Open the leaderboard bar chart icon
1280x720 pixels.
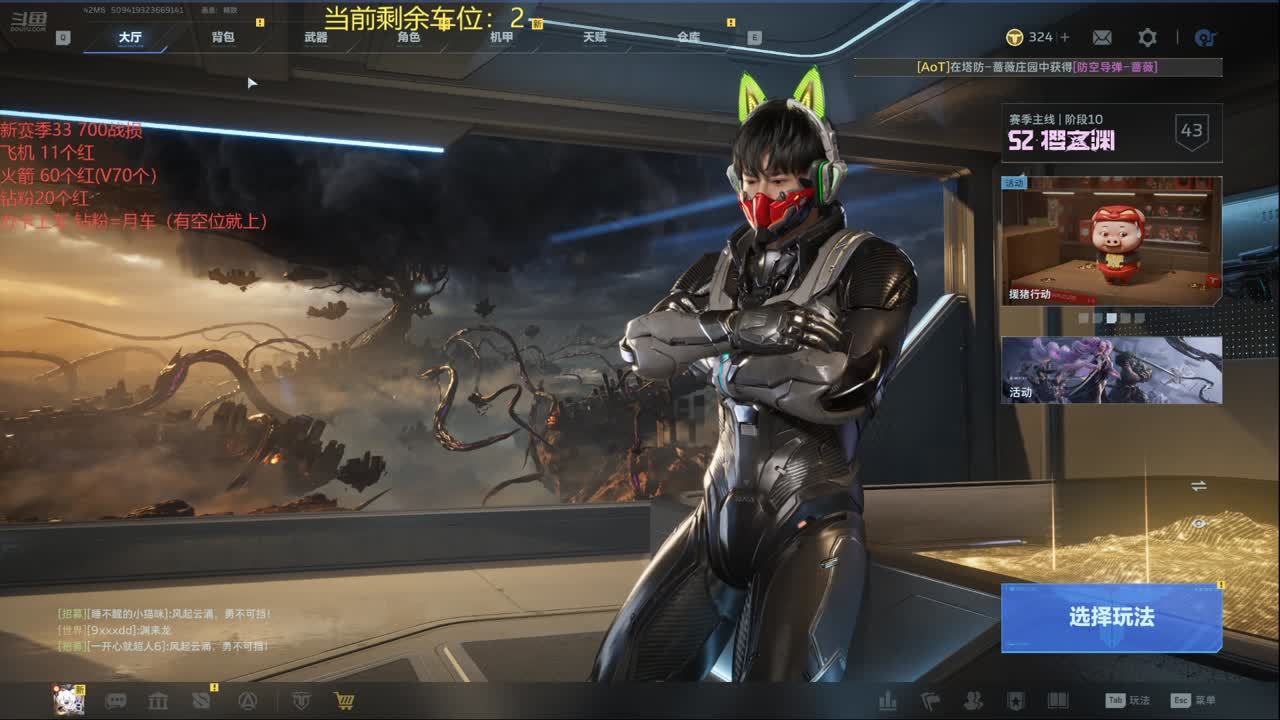[x=888, y=701]
